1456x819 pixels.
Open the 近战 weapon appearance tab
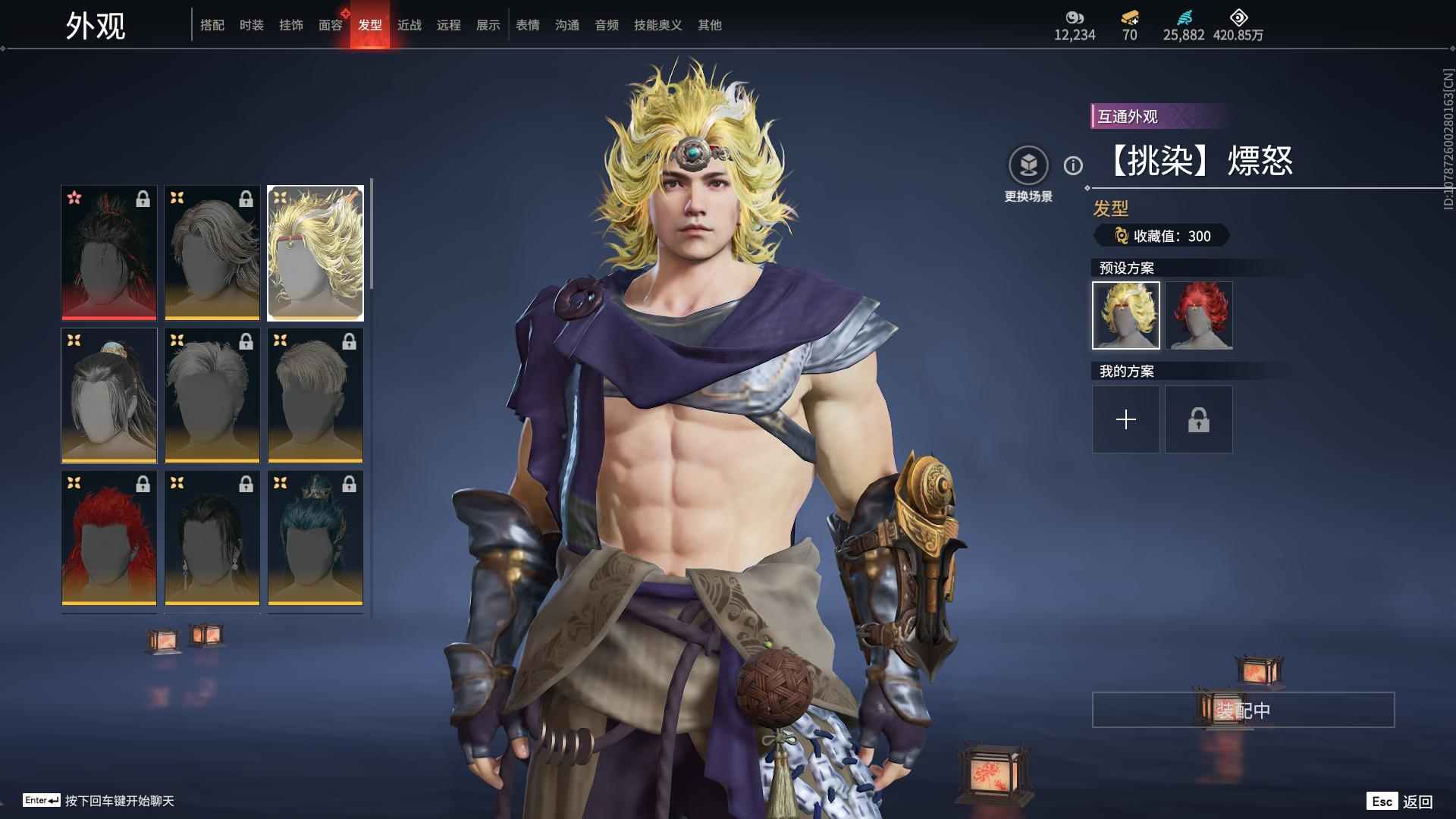(x=409, y=25)
